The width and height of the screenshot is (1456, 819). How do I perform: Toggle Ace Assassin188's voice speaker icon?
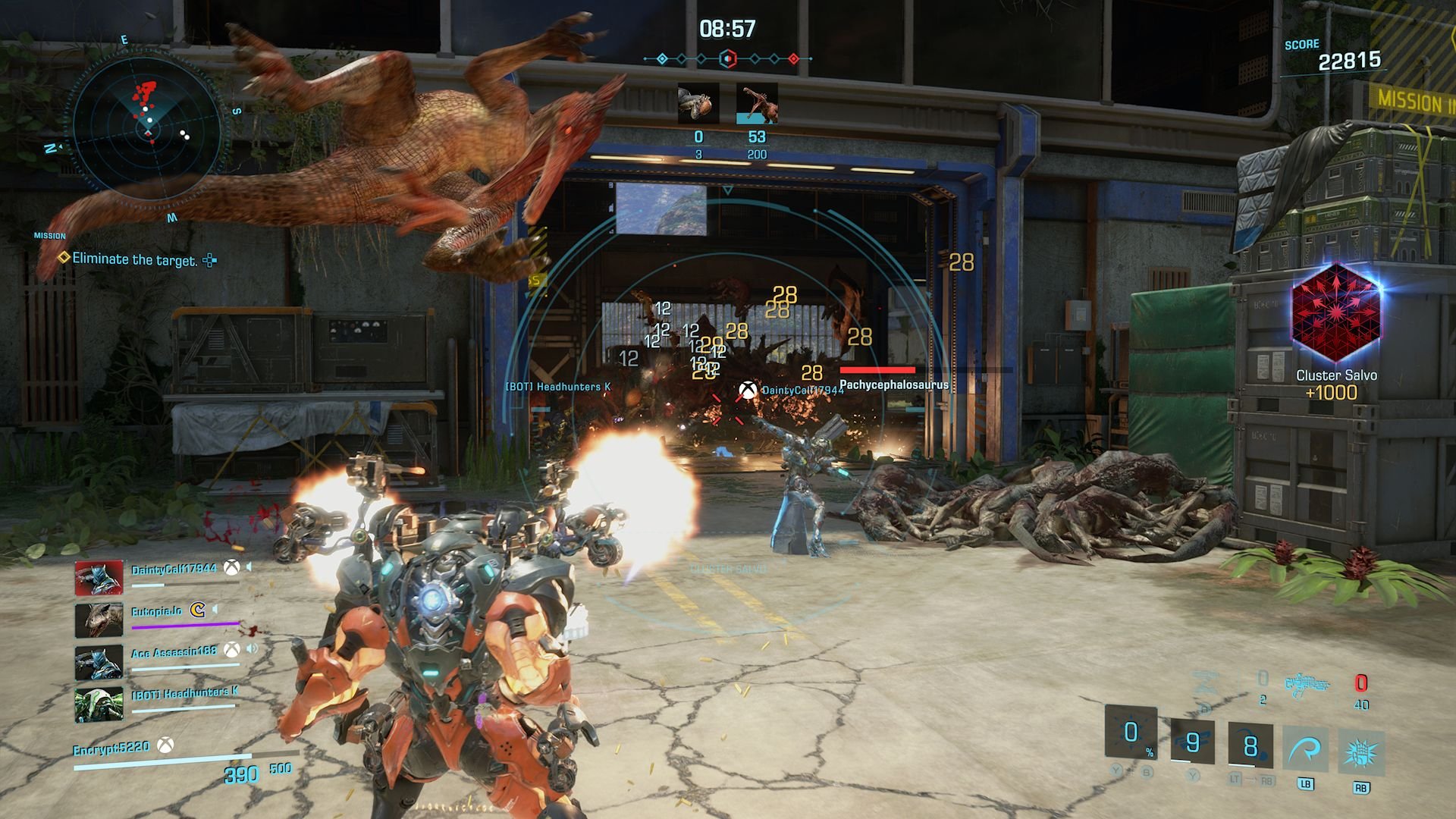coord(252,649)
